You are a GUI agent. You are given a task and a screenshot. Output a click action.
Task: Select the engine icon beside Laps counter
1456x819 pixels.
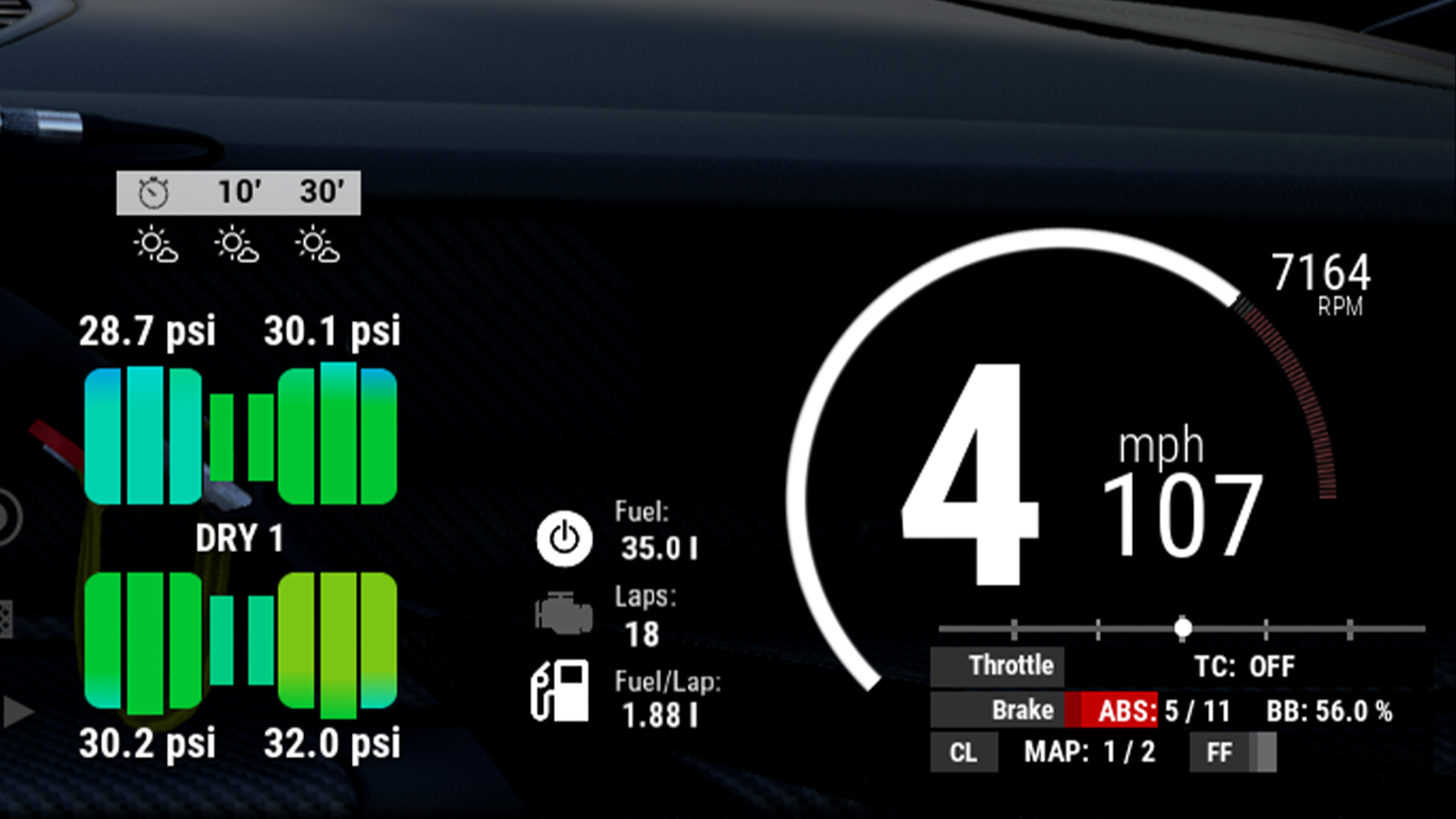pyautogui.click(x=563, y=613)
